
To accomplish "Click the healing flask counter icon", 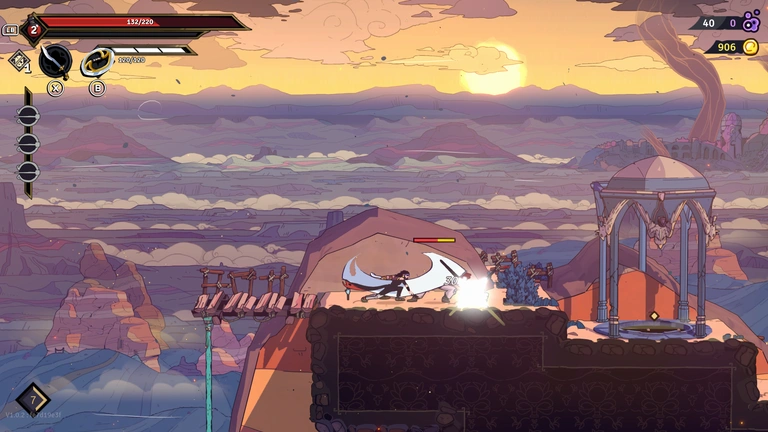I will tap(33, 30).
